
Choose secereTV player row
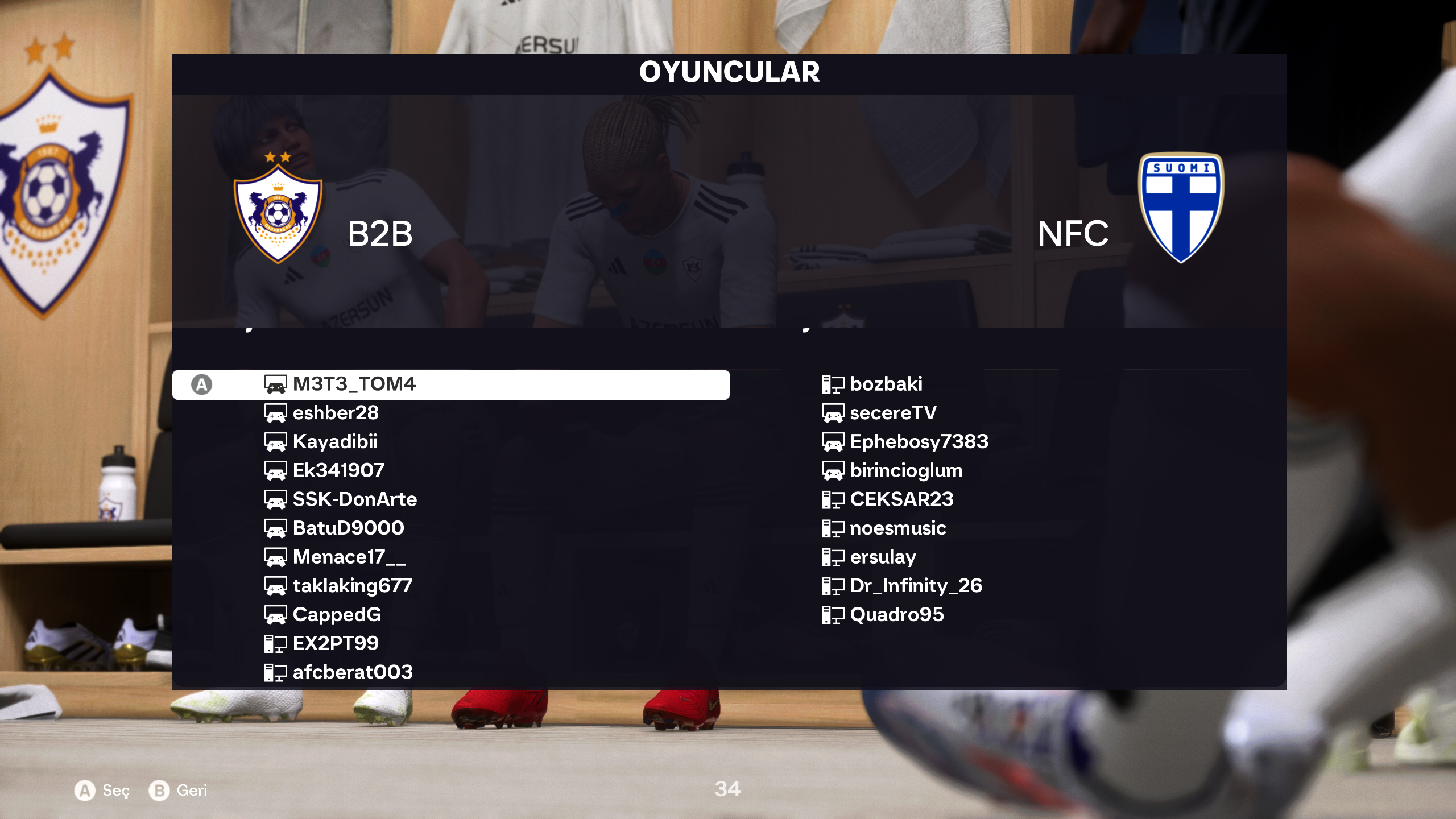coord(893,413)
